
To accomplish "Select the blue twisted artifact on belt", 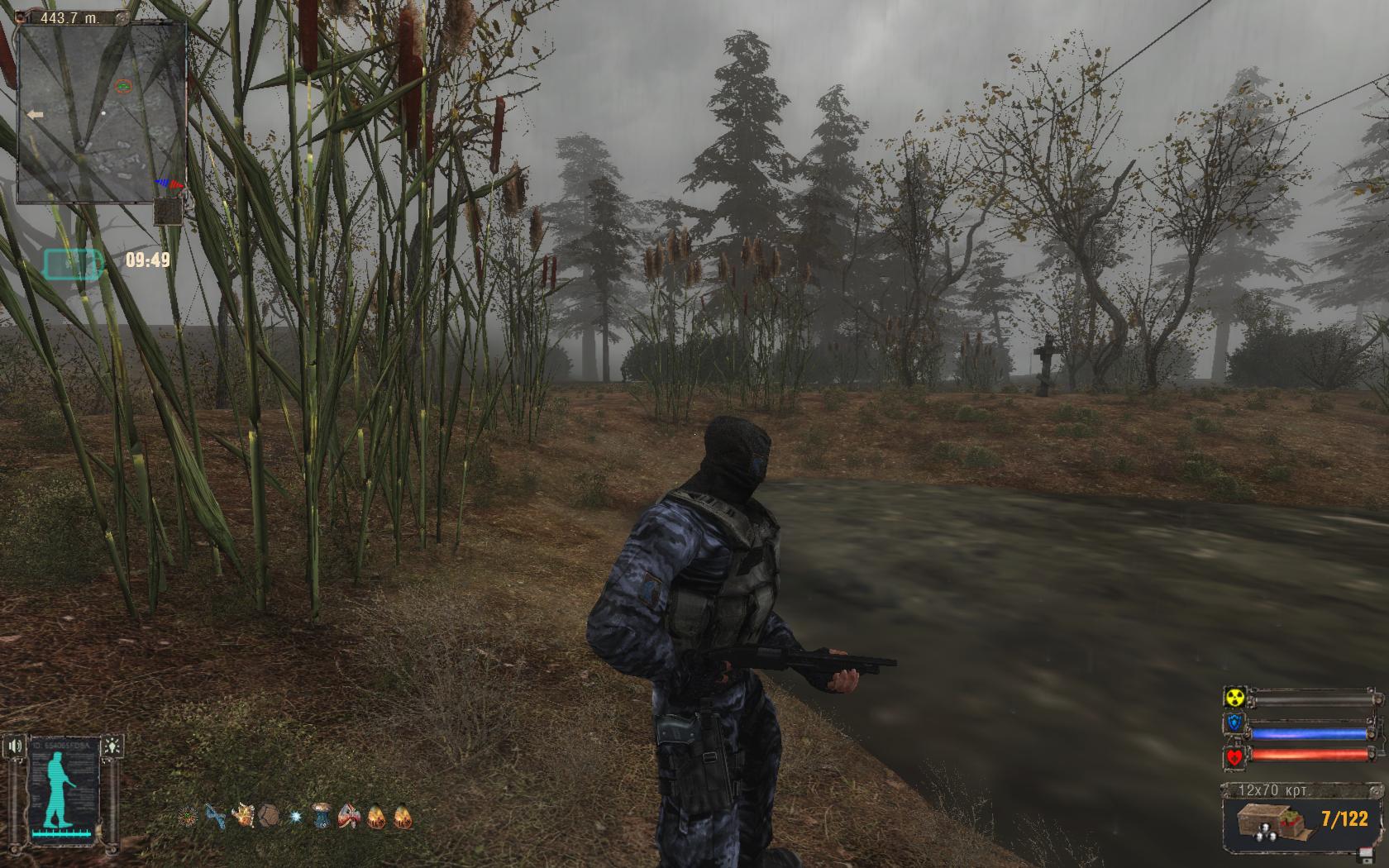I will click(x=216, y=817).
